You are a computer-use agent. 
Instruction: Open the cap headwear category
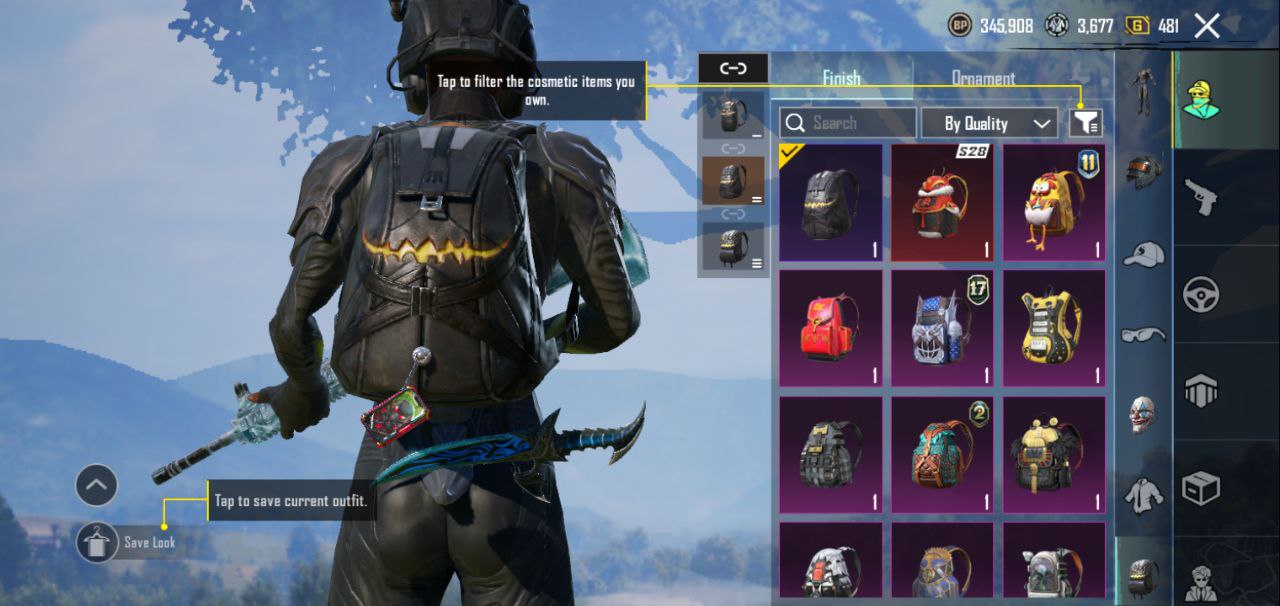(1143, 254)
